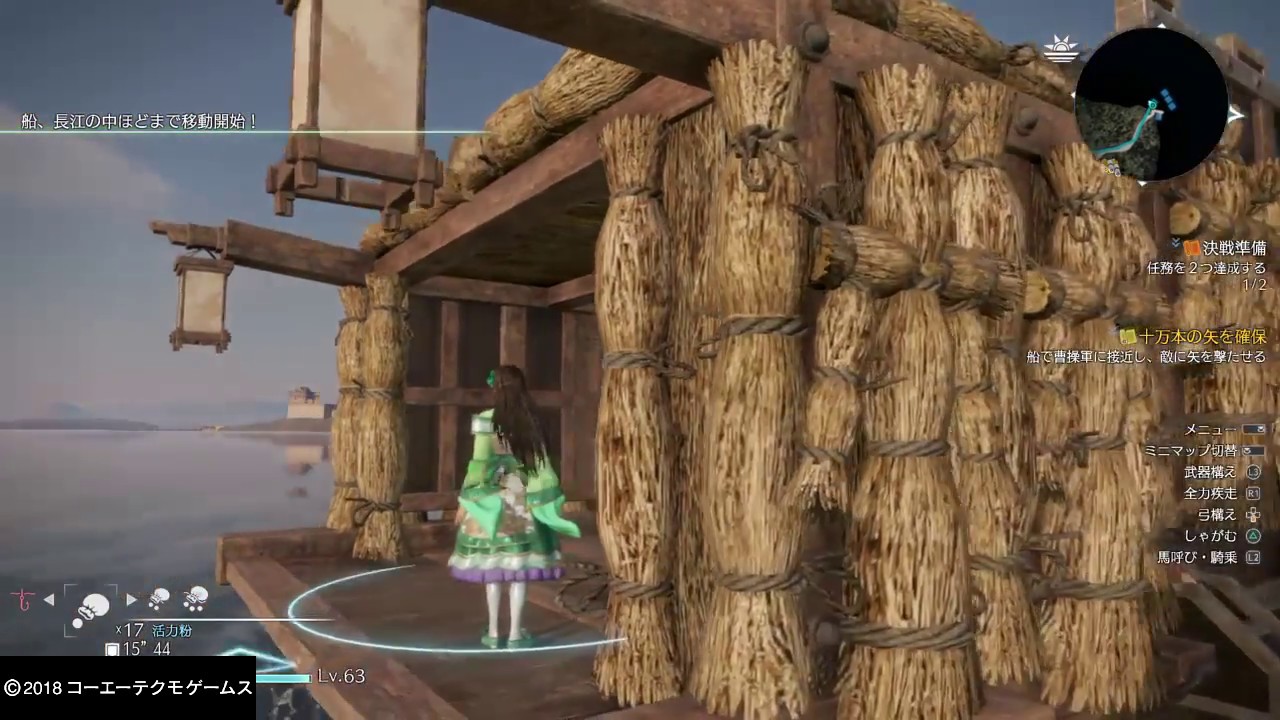Click the L3 stick icon beside 武器構え

coord(1252,471)
